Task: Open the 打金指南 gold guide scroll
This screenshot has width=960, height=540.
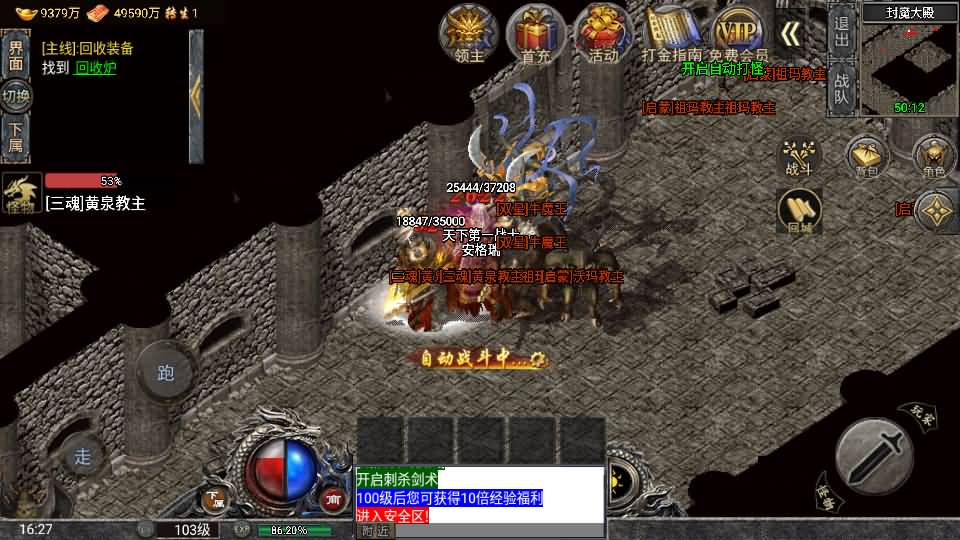Action: [x=671, y=32]
